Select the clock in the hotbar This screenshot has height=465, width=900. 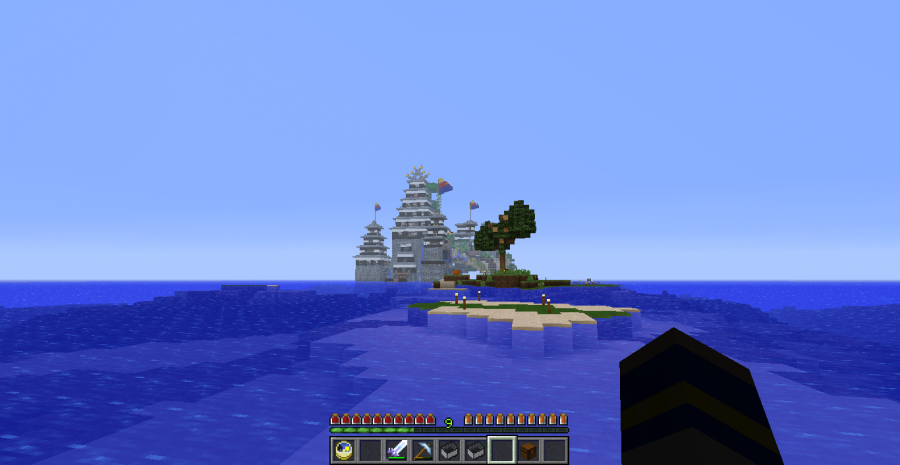tap(344, 450)
